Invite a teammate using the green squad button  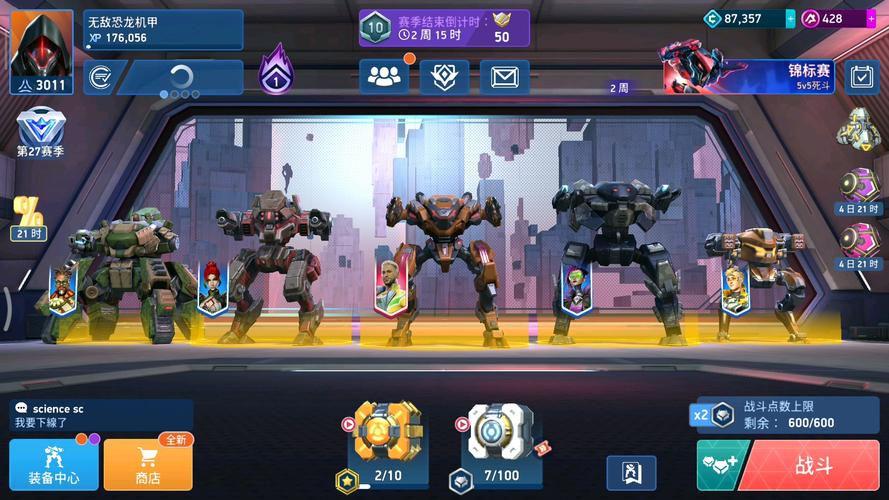(x=716, y=465)
